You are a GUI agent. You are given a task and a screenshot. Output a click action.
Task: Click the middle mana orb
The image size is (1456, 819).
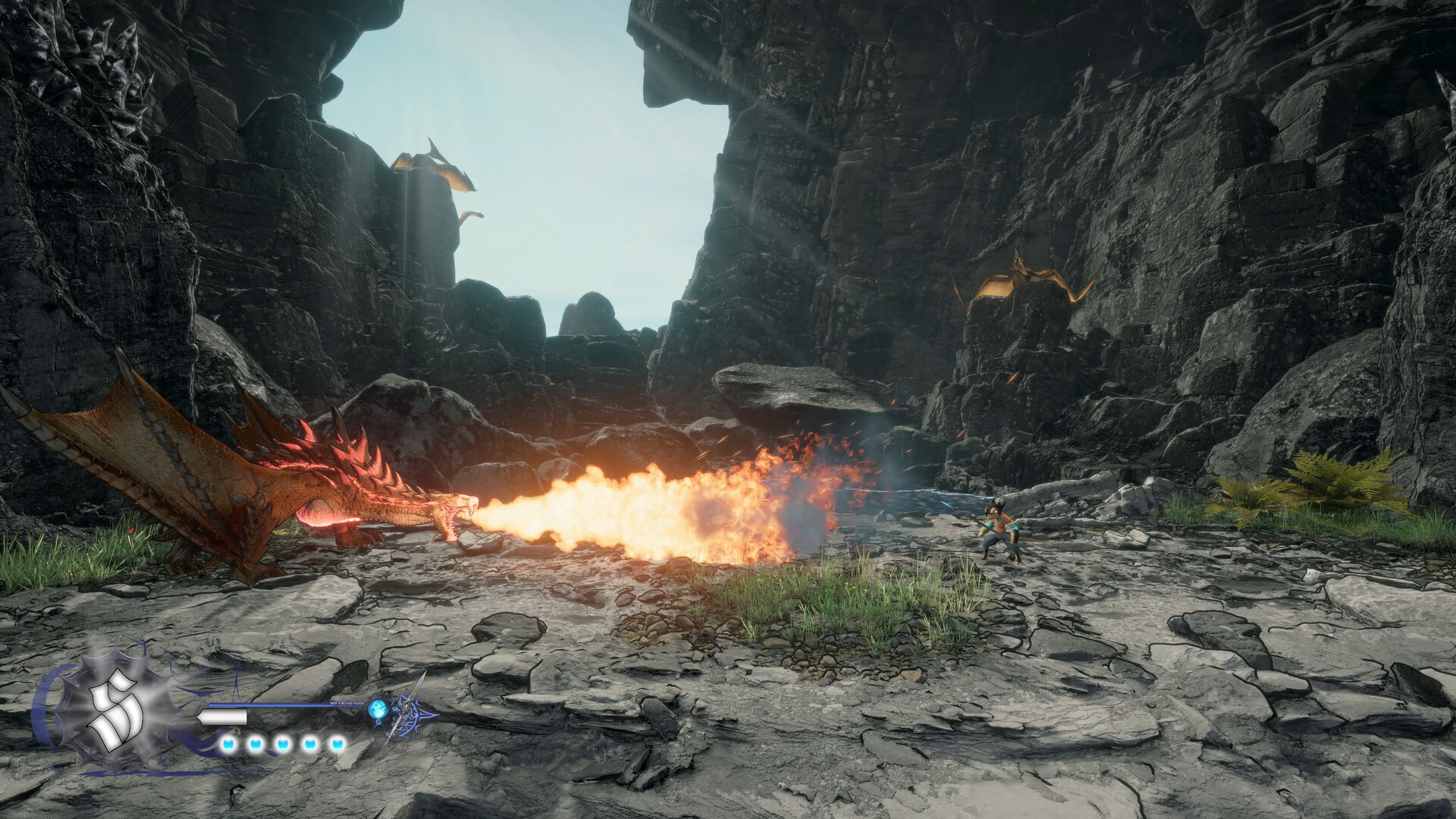tap(282, 745)
